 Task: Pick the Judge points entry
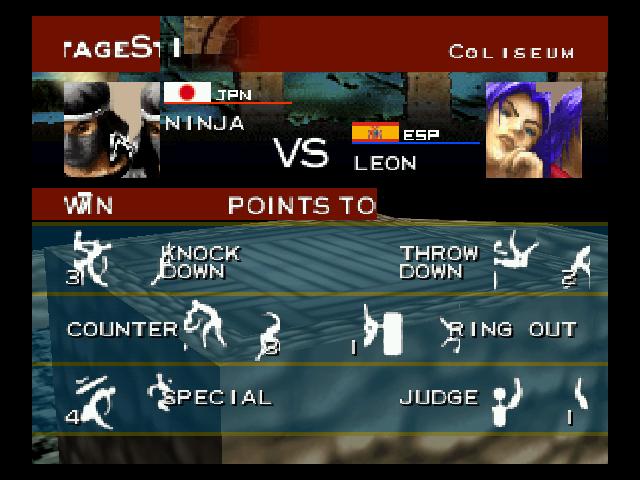tap(439, 397)
